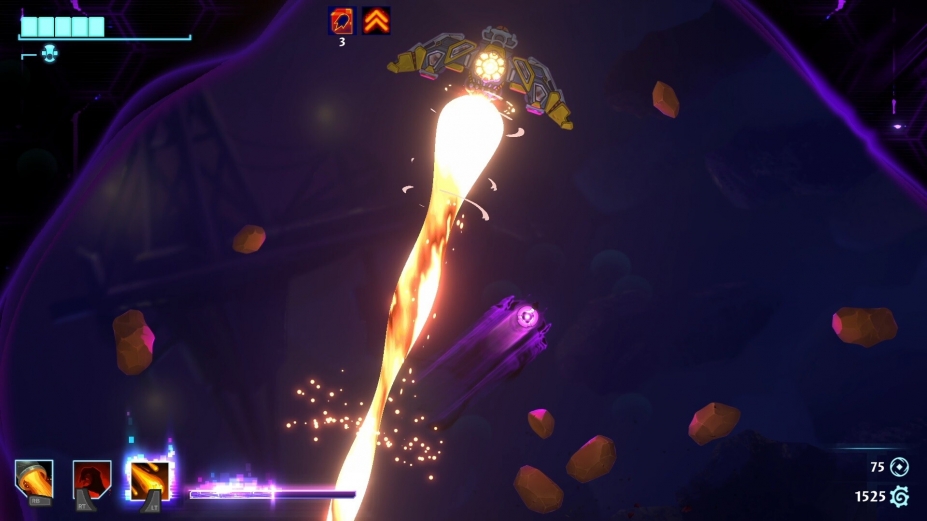The height and width of the screenshot is (521, 927).
Task: Select the molten cannon weapon icon
Action: coord(34,478)
